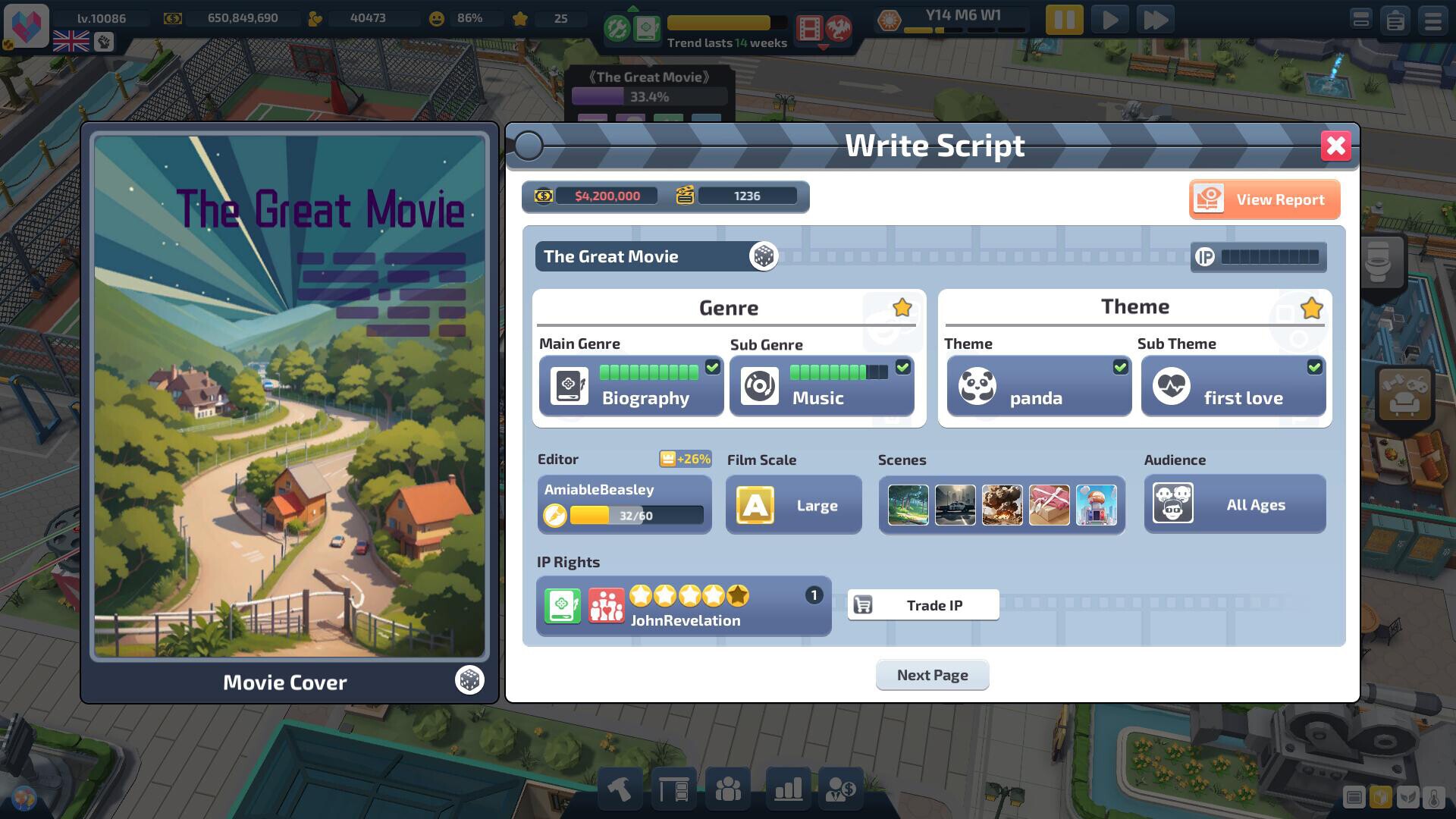Change Film Scale from Large
The width and height of the screenshot is (1456, 819).
793,504
